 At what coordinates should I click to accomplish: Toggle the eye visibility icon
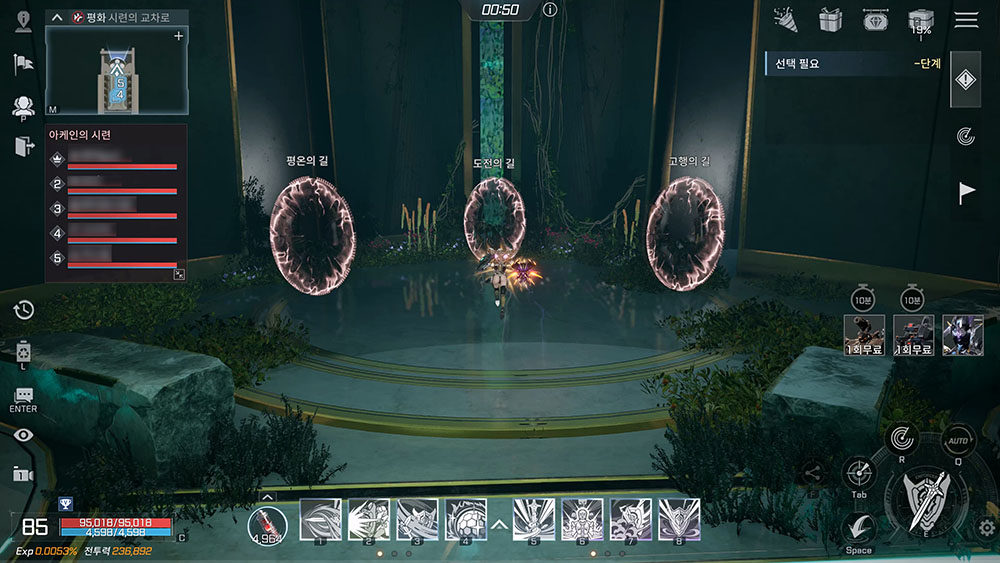click(x=23, y=434)
